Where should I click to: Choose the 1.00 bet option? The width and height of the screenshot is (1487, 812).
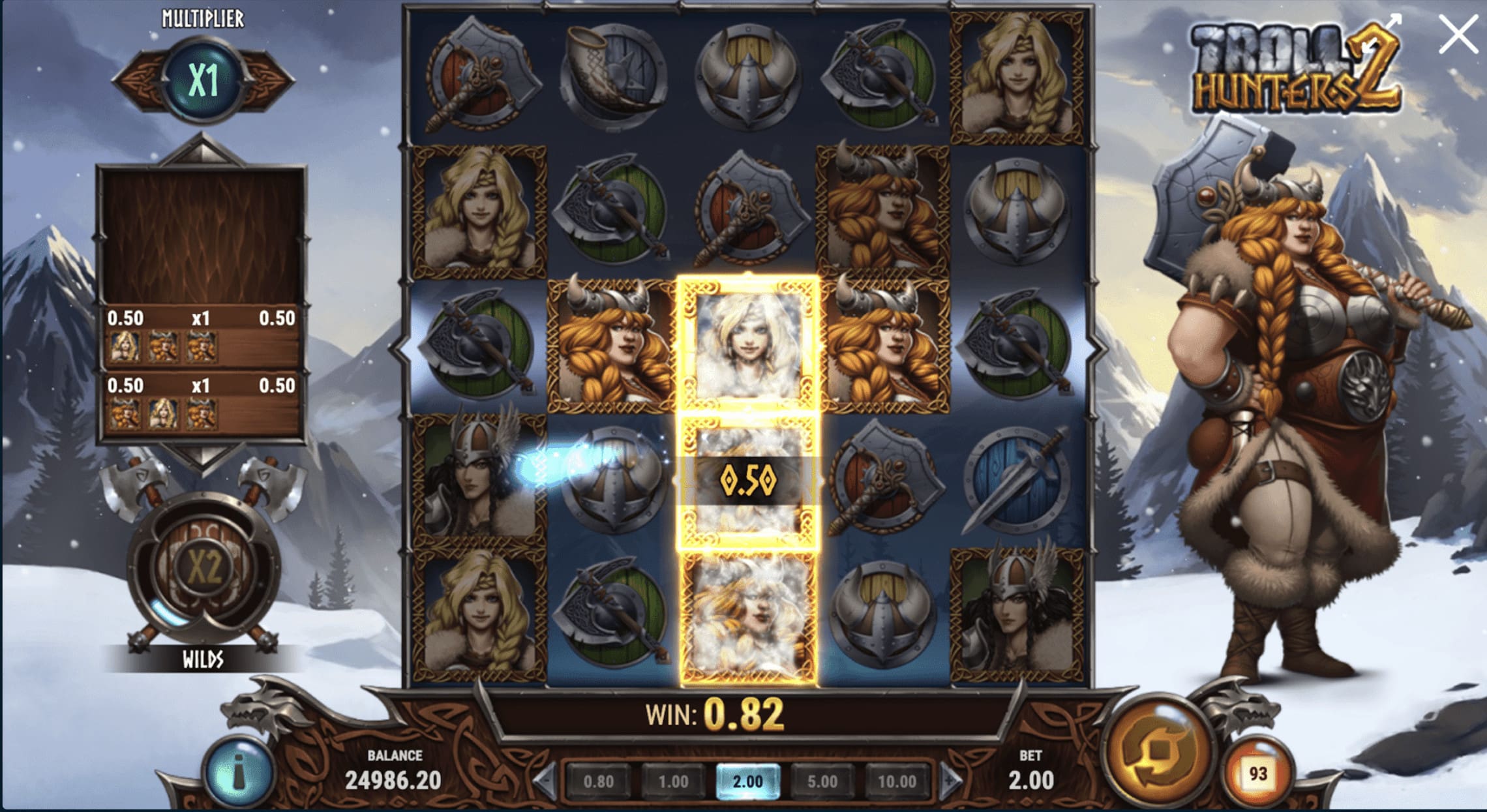(x=673, y=781)
